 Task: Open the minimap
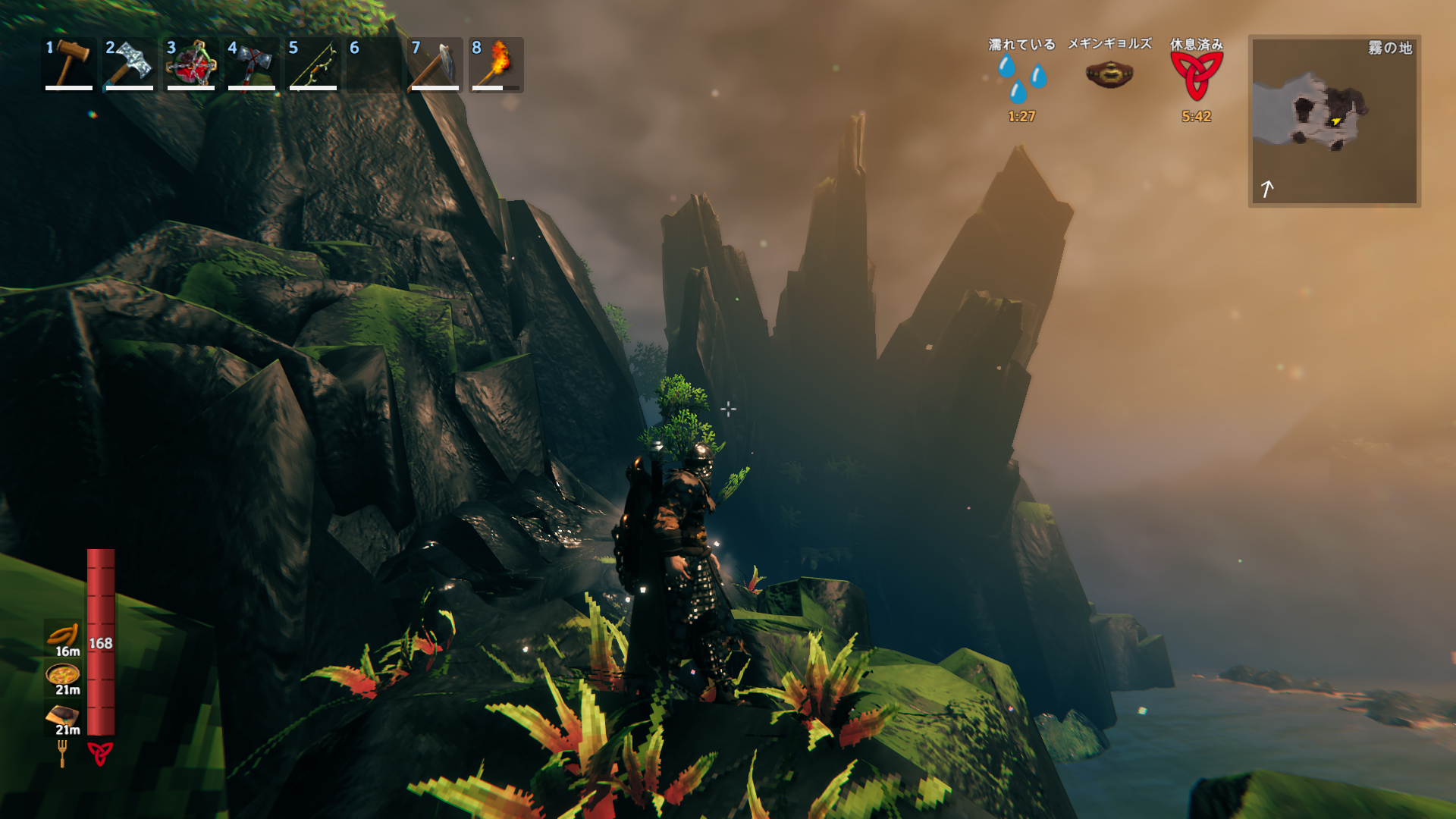pyautogui.click(x=1334, y=121)
